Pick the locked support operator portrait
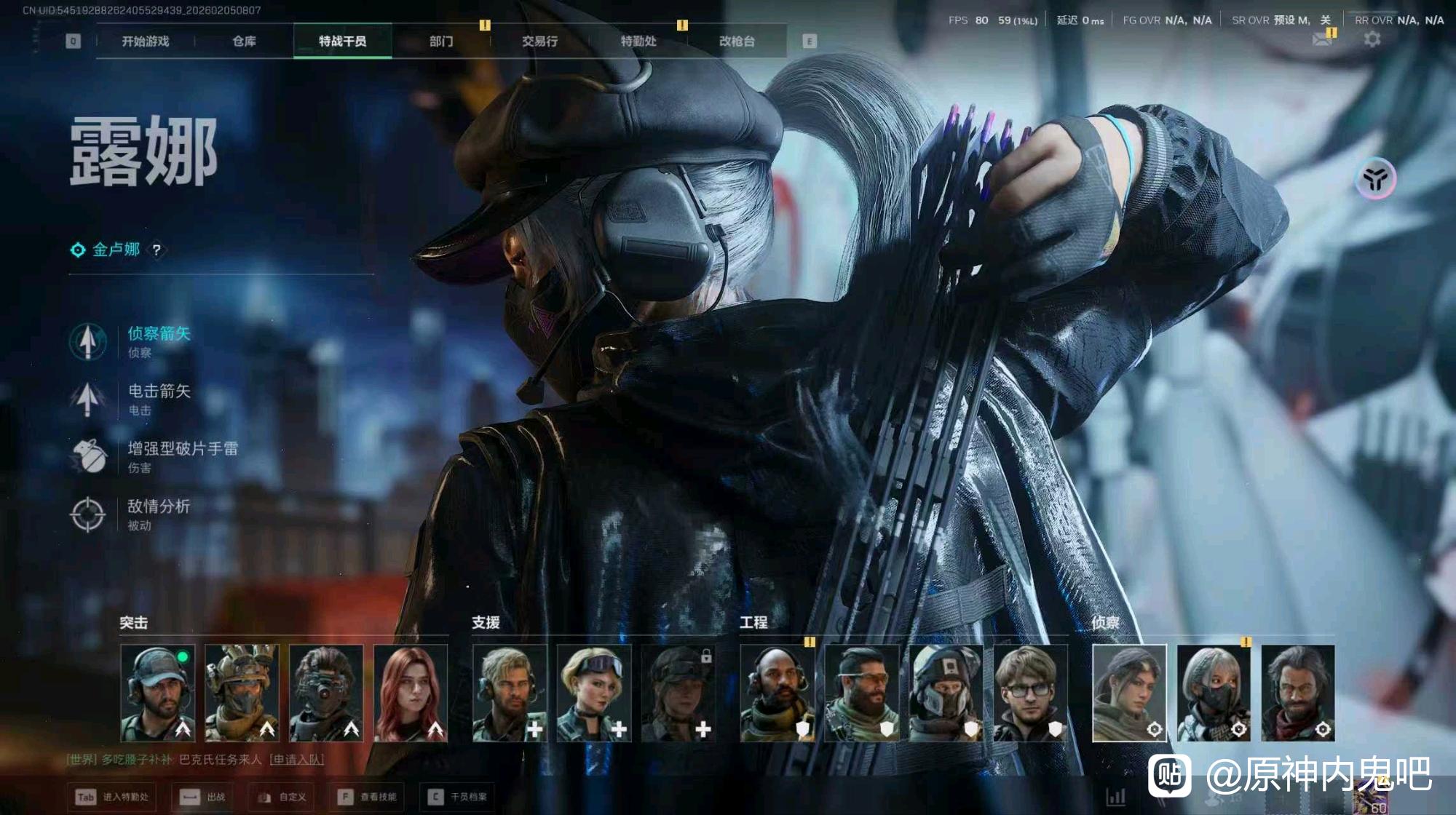The height and width of the screenshot is (815, 1456). (x=678, y=693)
